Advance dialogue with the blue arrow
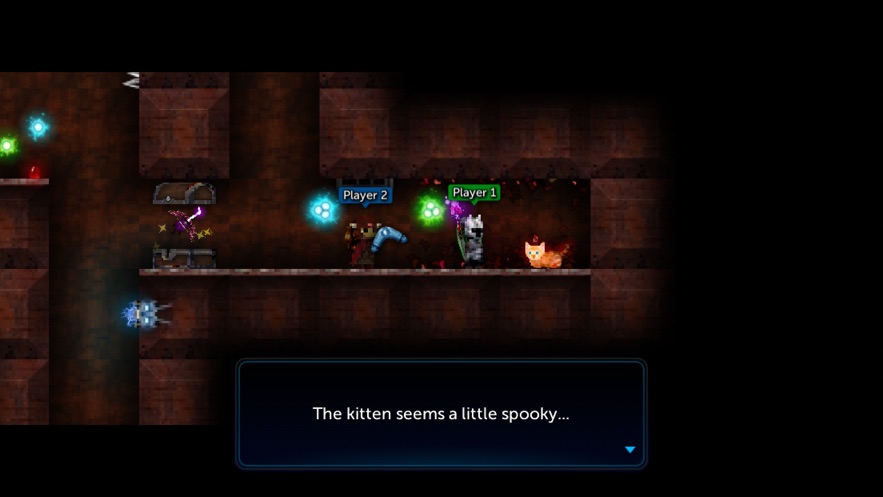883x497 pixels. point(630,450)
